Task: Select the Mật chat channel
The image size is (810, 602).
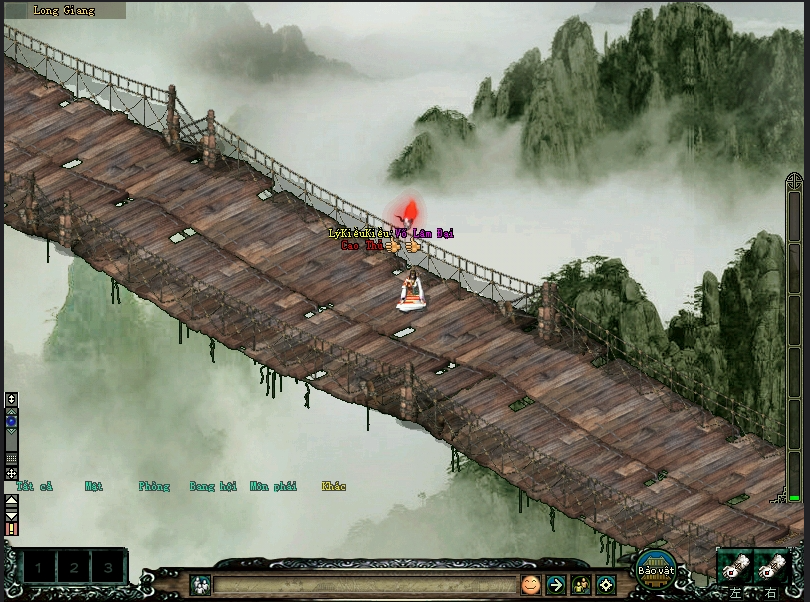Action: click(x=94, y=487)
